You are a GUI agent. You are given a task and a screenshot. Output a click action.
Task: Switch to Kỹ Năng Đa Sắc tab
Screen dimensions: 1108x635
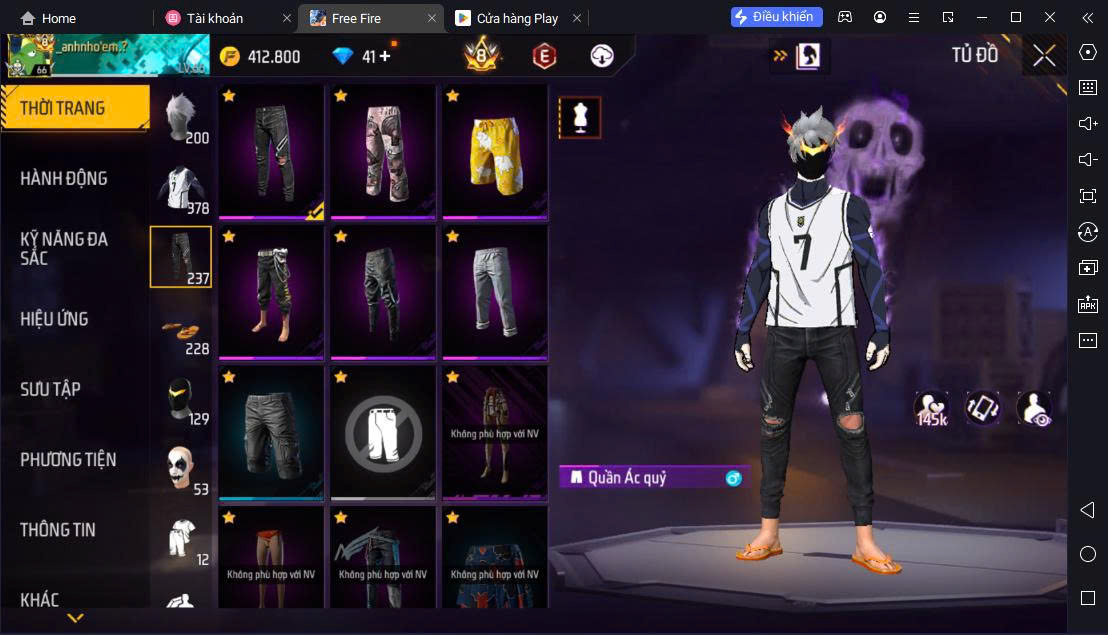pyautogui.click(x=64, y=248)
